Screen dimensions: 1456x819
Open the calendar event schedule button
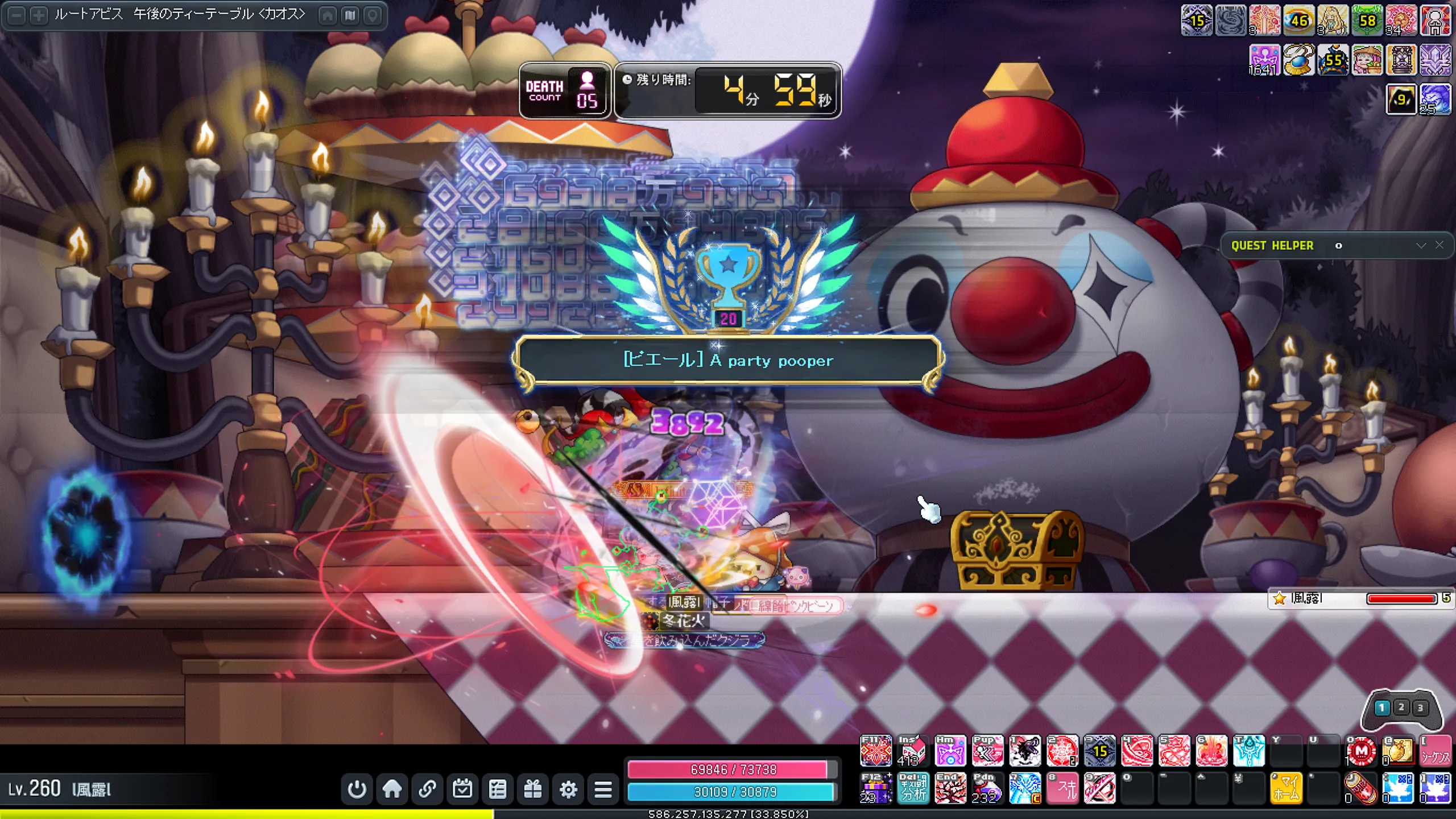[462, 789]
